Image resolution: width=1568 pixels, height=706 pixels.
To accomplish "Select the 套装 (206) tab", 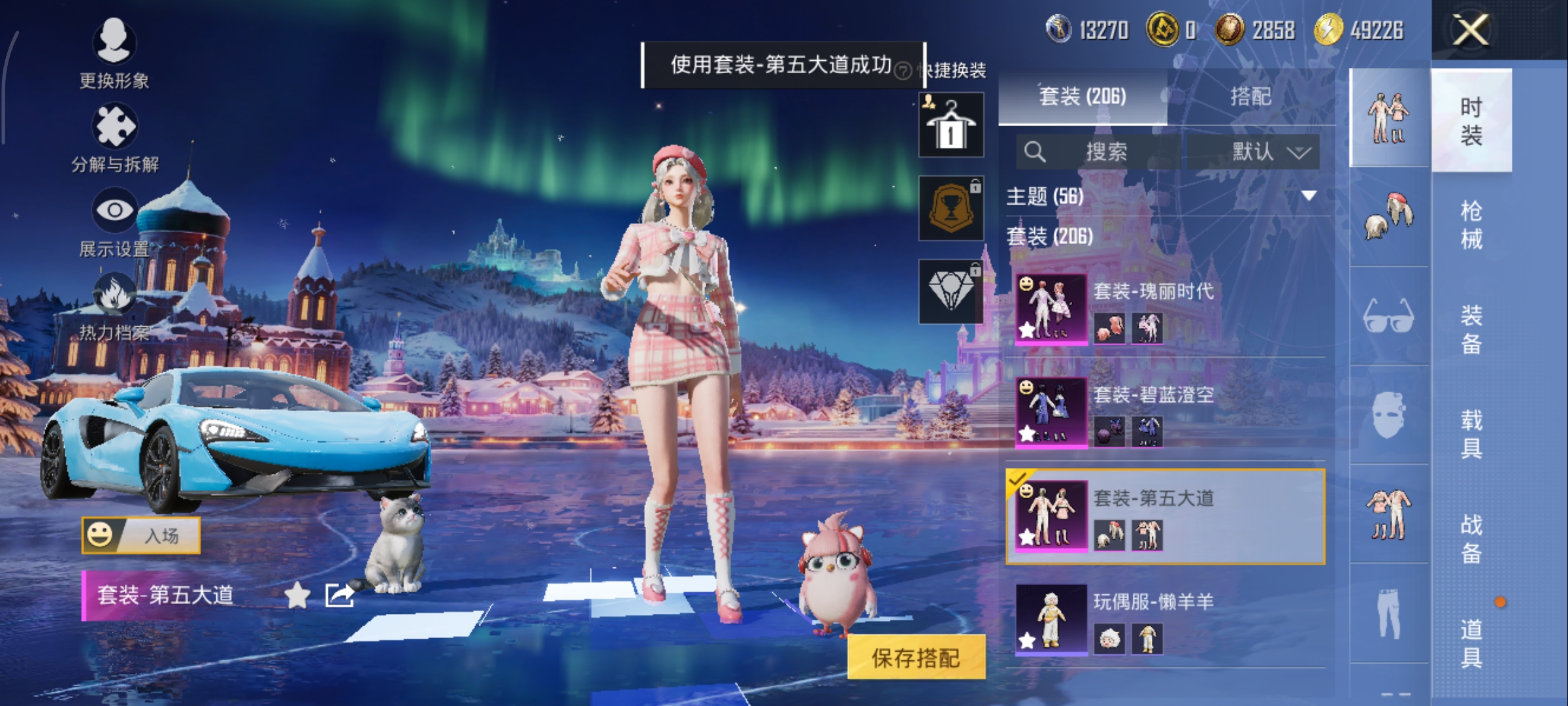I will [1083, 97].
